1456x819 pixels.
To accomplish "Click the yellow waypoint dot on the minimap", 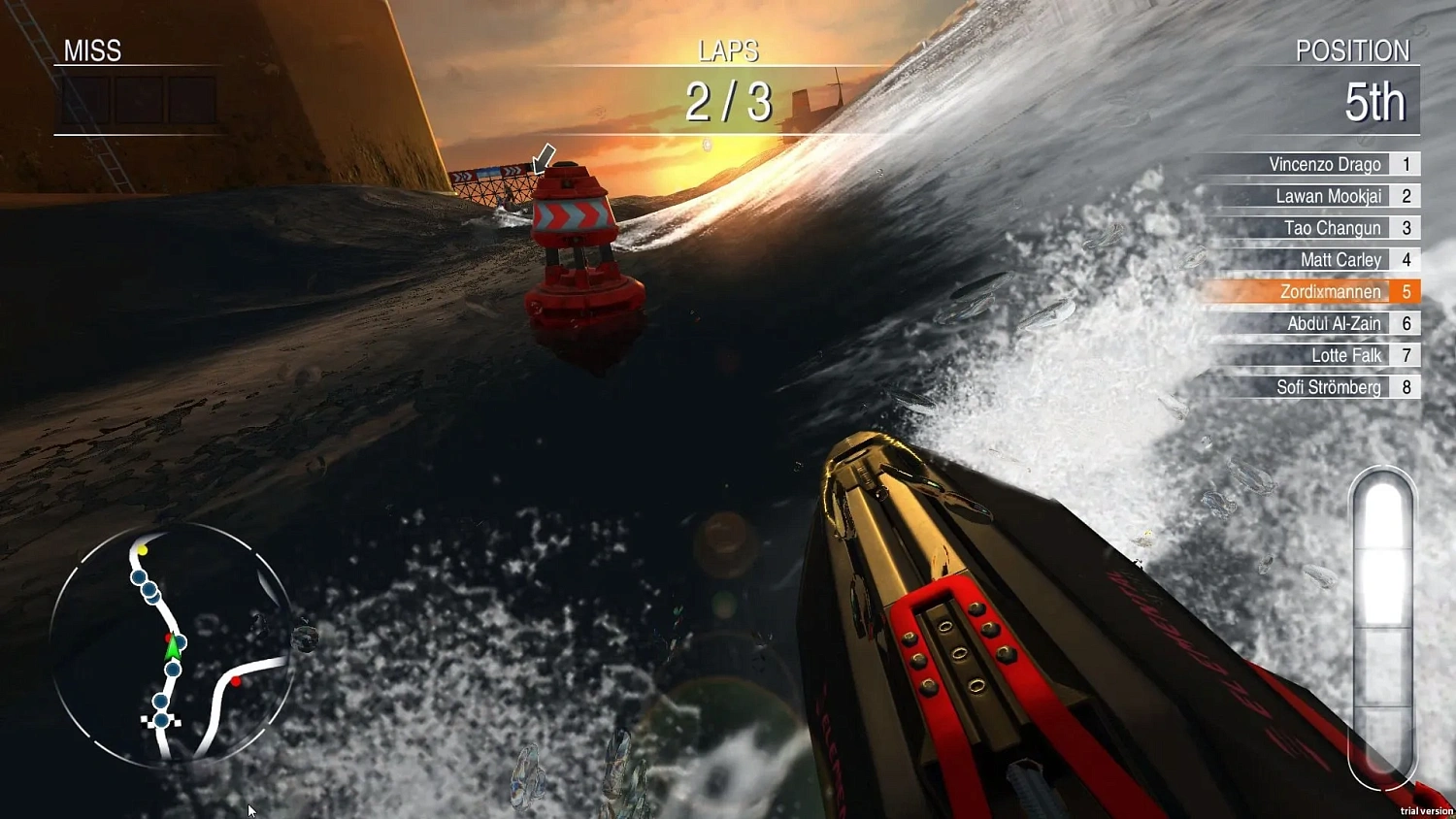I will [x=143, y=551].
